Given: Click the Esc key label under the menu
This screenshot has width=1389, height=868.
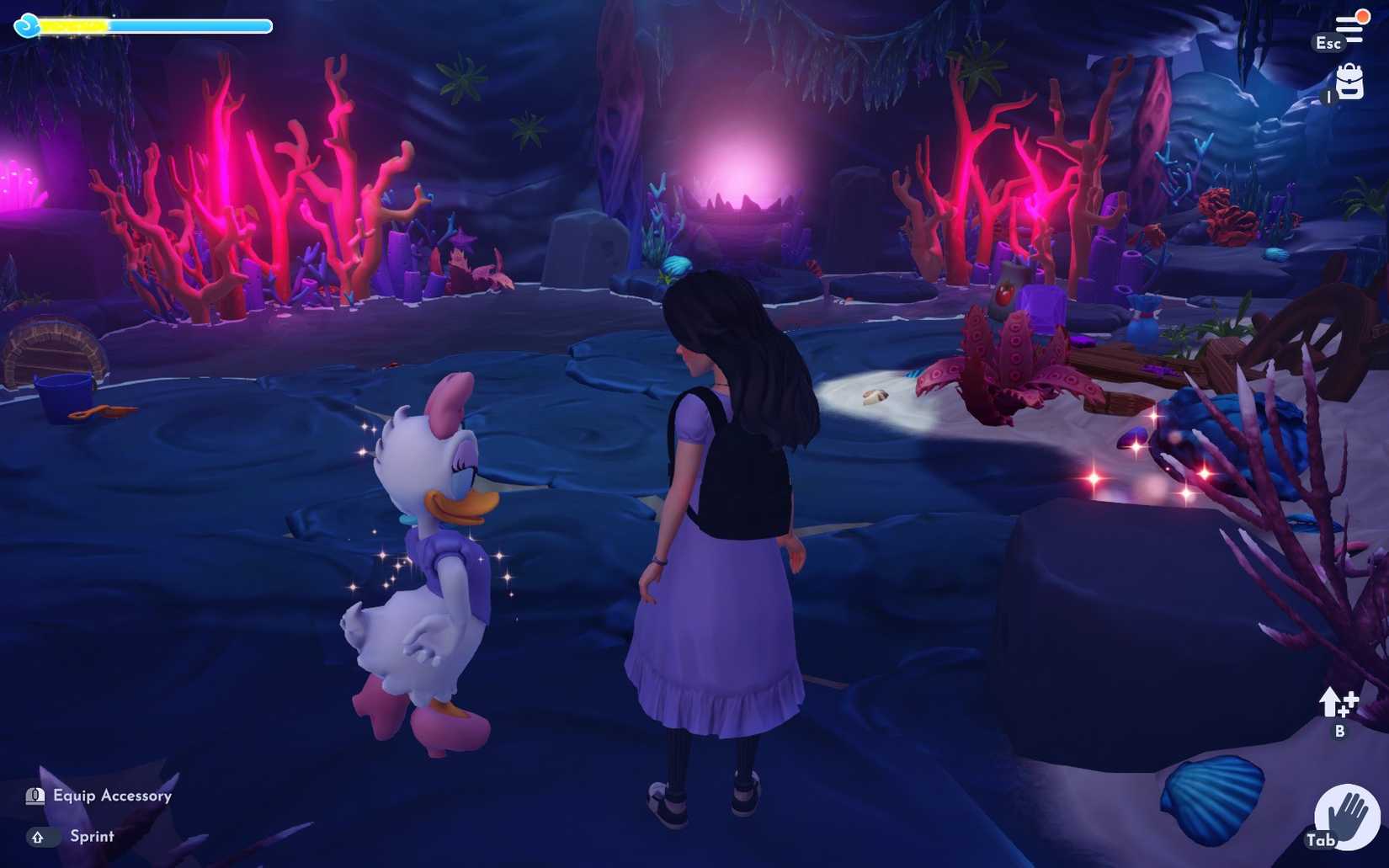Looking at the screenshot, I should point(1328,41).
